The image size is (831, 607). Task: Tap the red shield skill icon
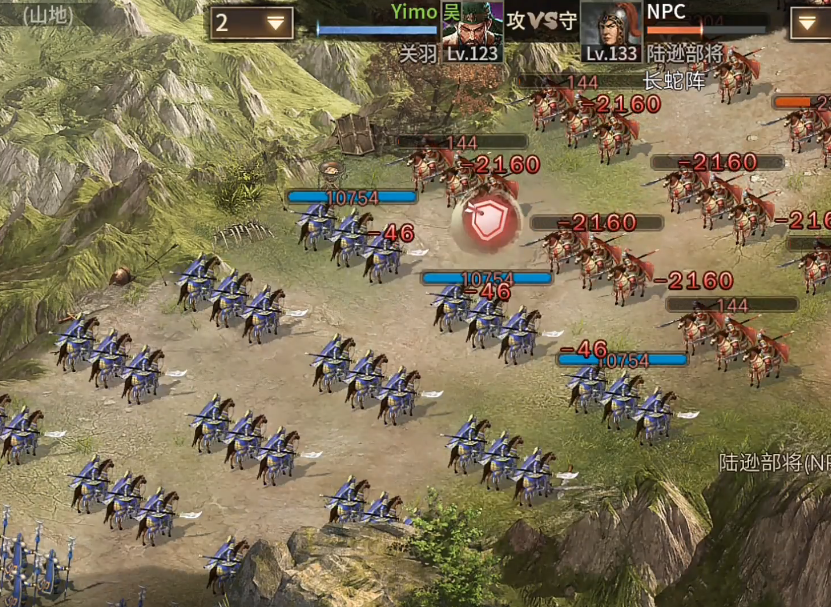tap(487, 222)
